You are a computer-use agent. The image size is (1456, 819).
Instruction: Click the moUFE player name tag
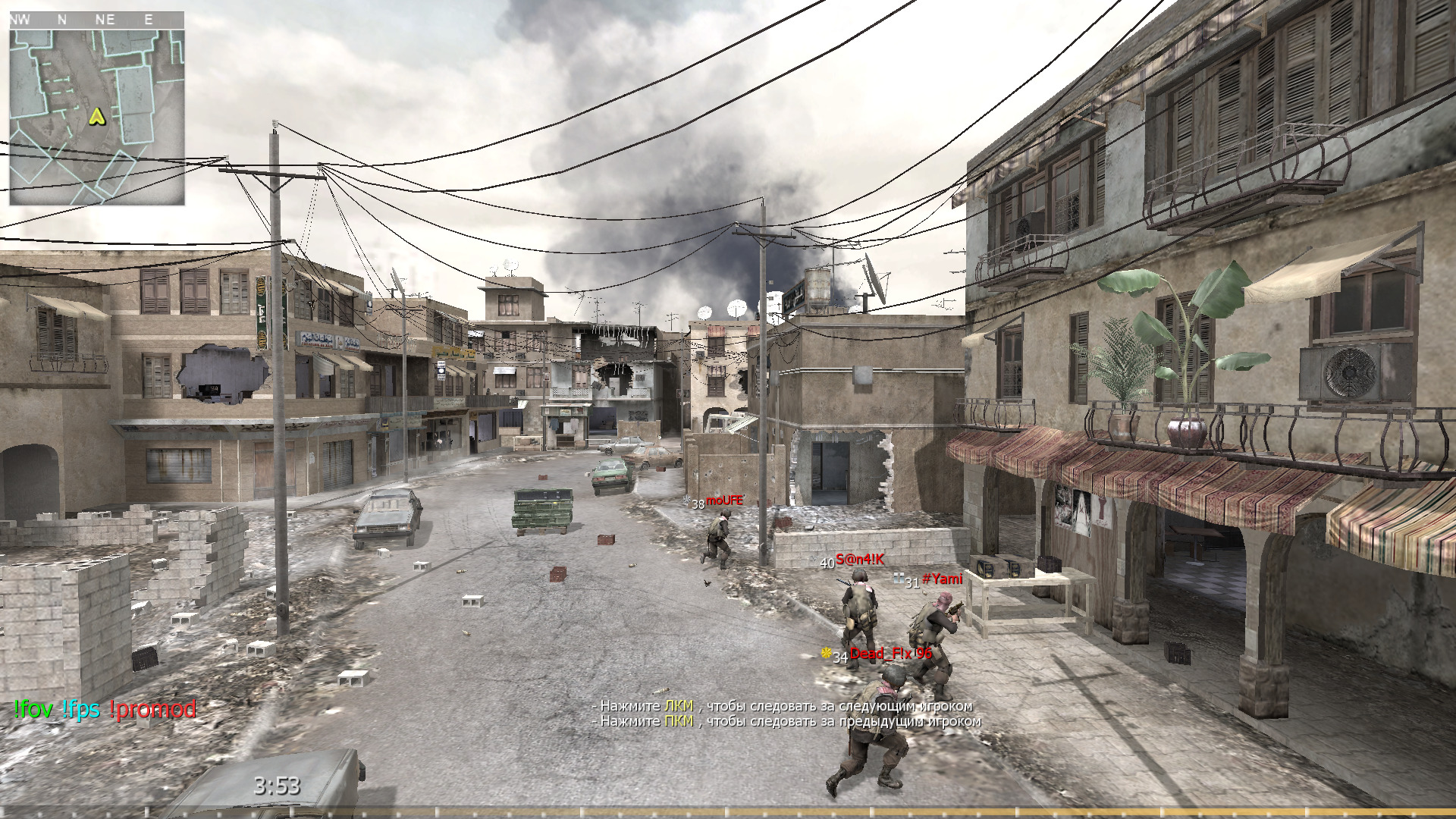(723, 501)
